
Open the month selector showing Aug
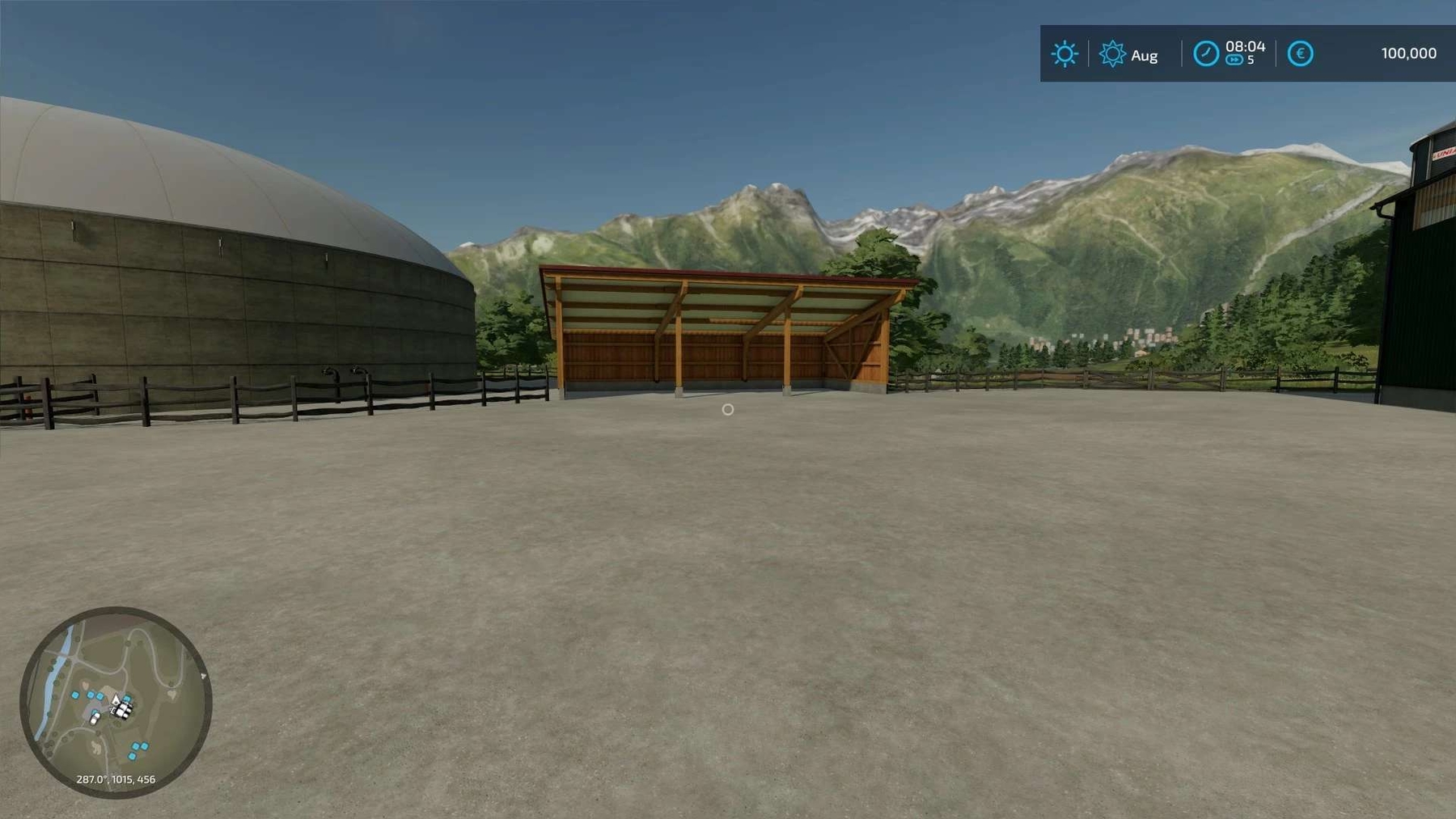(x=1144, y=55)
